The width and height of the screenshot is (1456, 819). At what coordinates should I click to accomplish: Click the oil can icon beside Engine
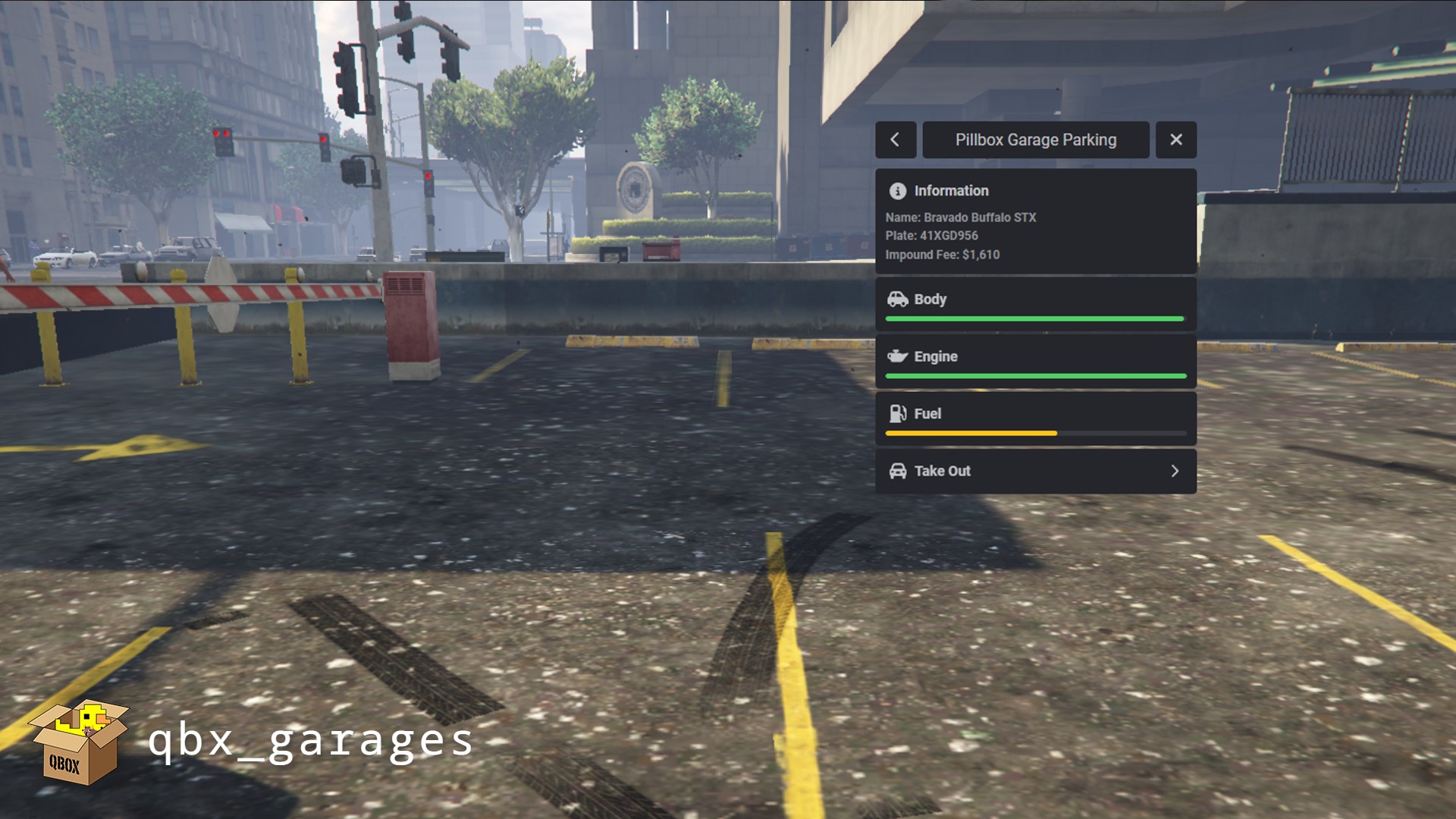coord(899,356)
